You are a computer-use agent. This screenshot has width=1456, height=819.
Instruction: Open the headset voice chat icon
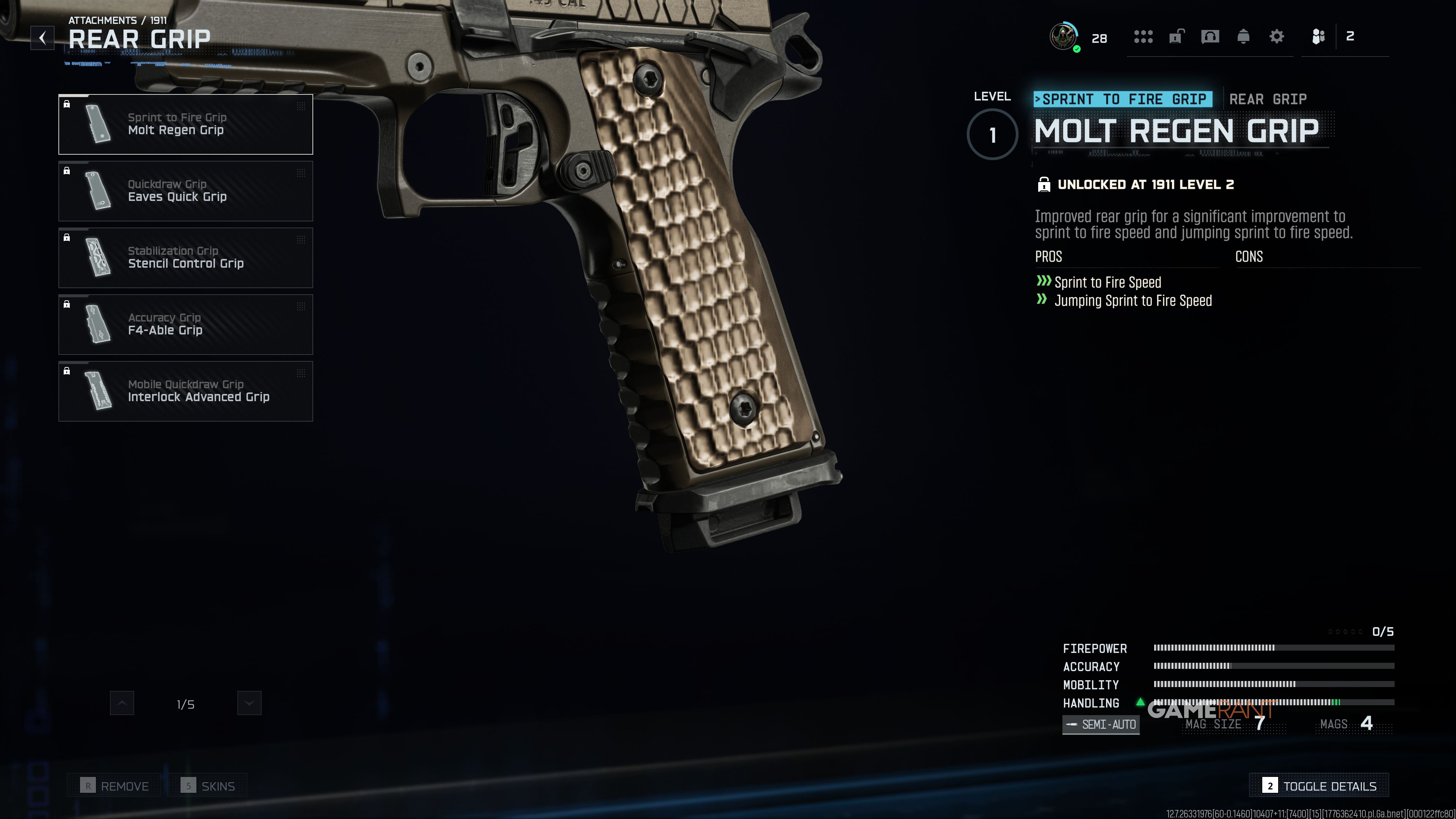[1210, 37]
